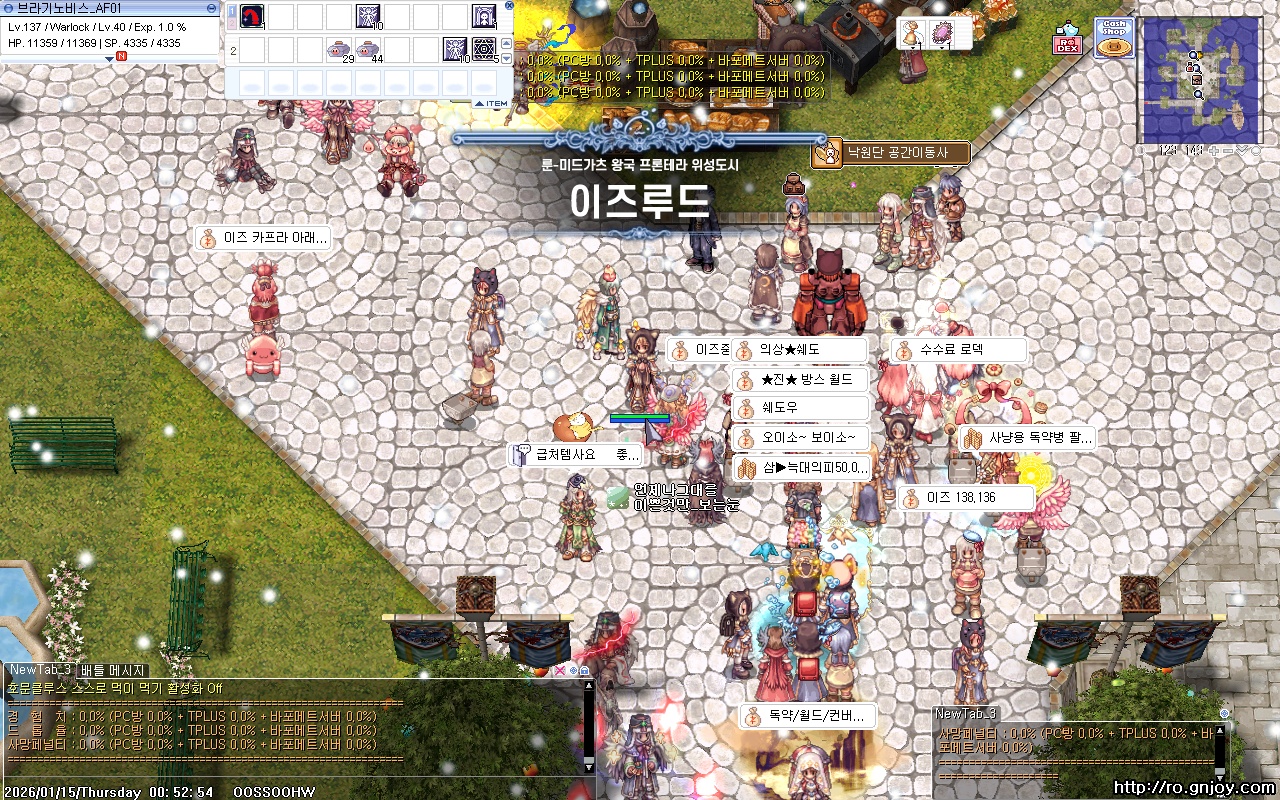Toggle the red N indicator under the character panel
Viewport: 1280px width, 800px height.
(x=121, y=56)
